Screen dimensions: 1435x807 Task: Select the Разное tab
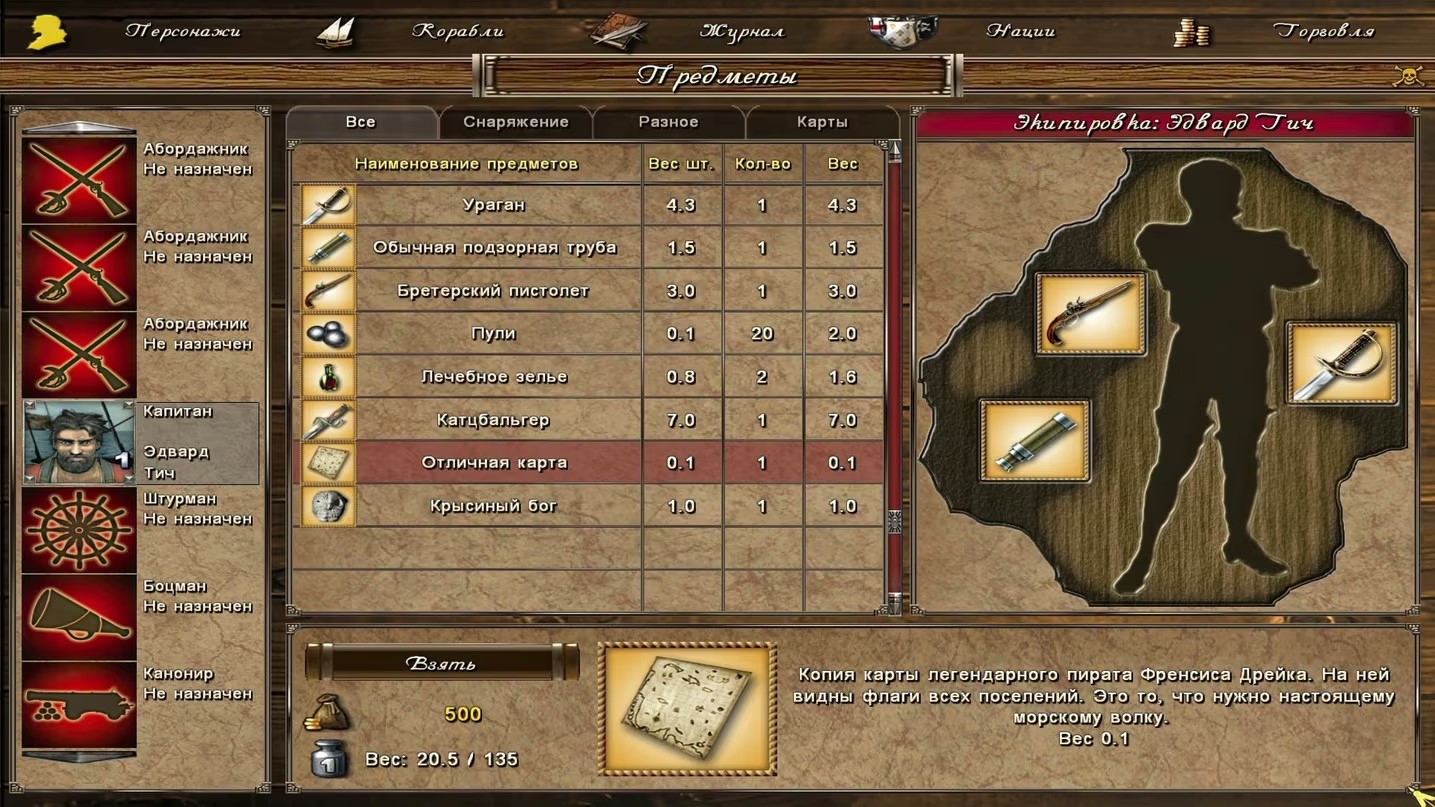coord(668,122)
